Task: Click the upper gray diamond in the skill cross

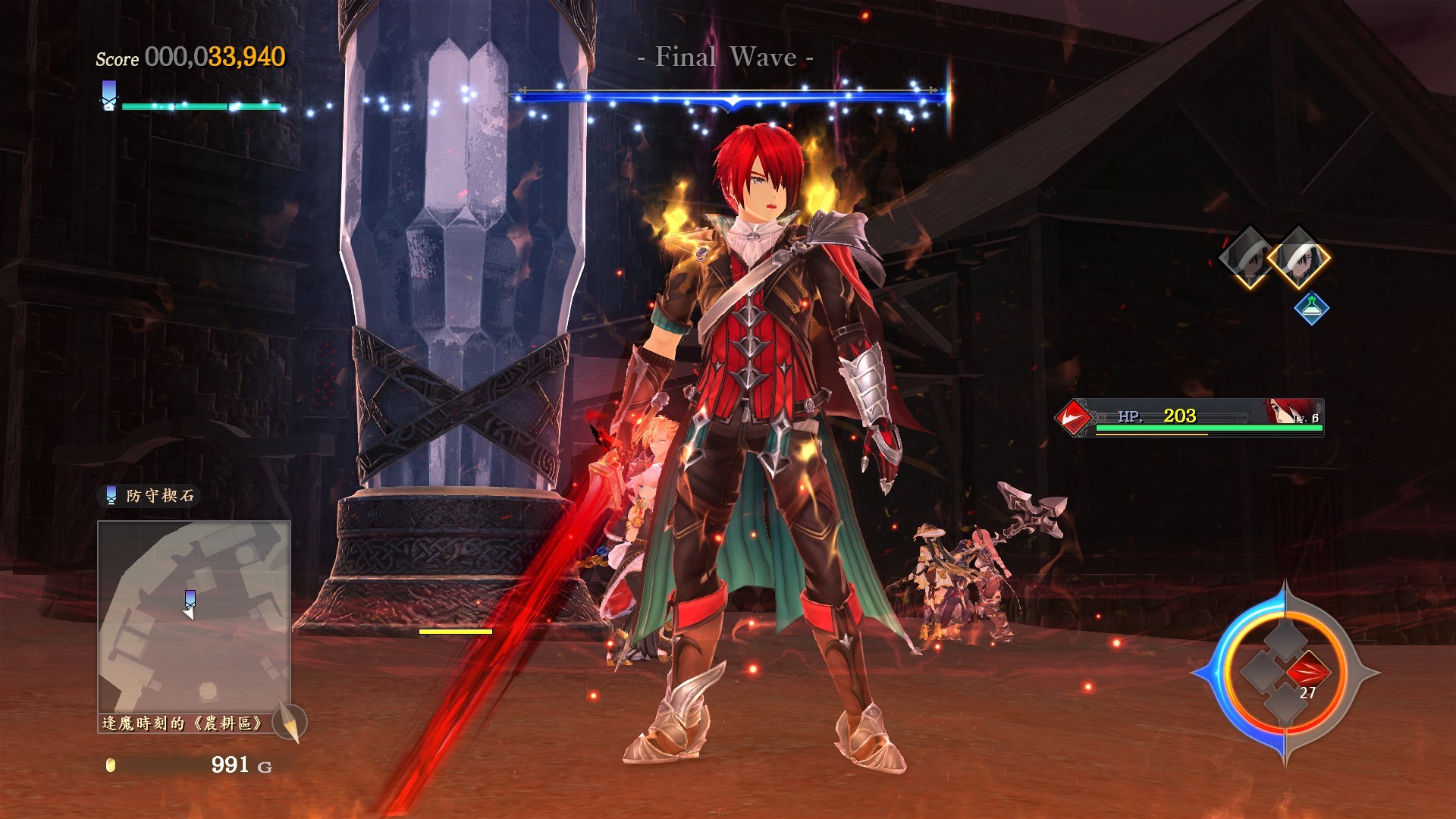Action: pos(1284,639)
